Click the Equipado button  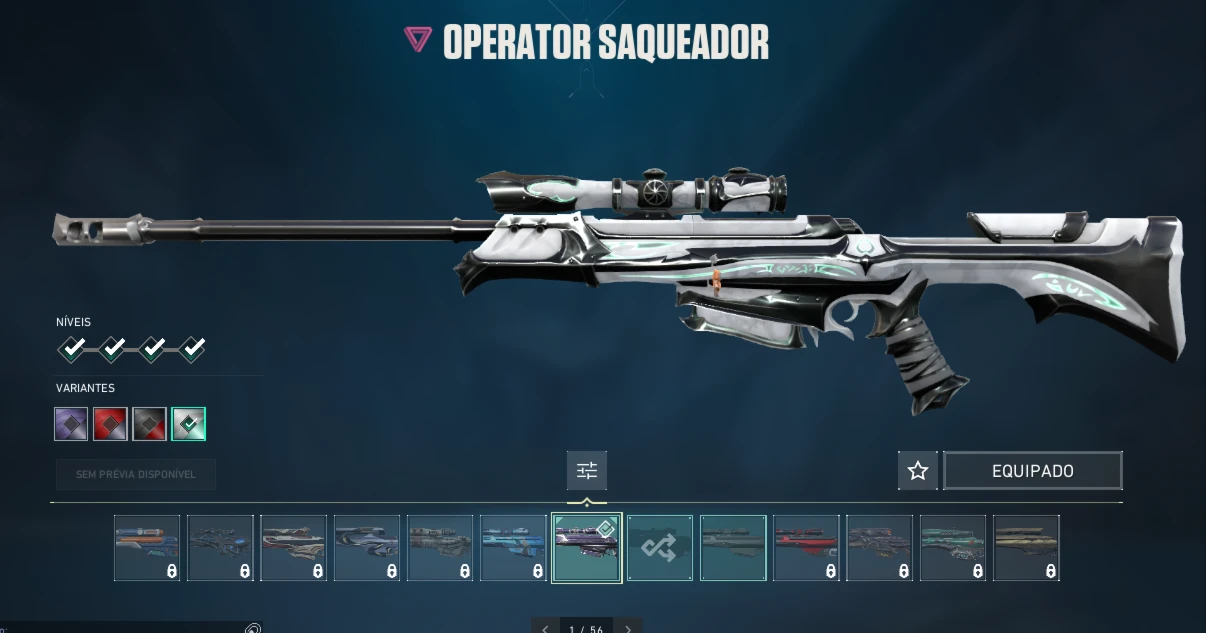(1032, 470)
